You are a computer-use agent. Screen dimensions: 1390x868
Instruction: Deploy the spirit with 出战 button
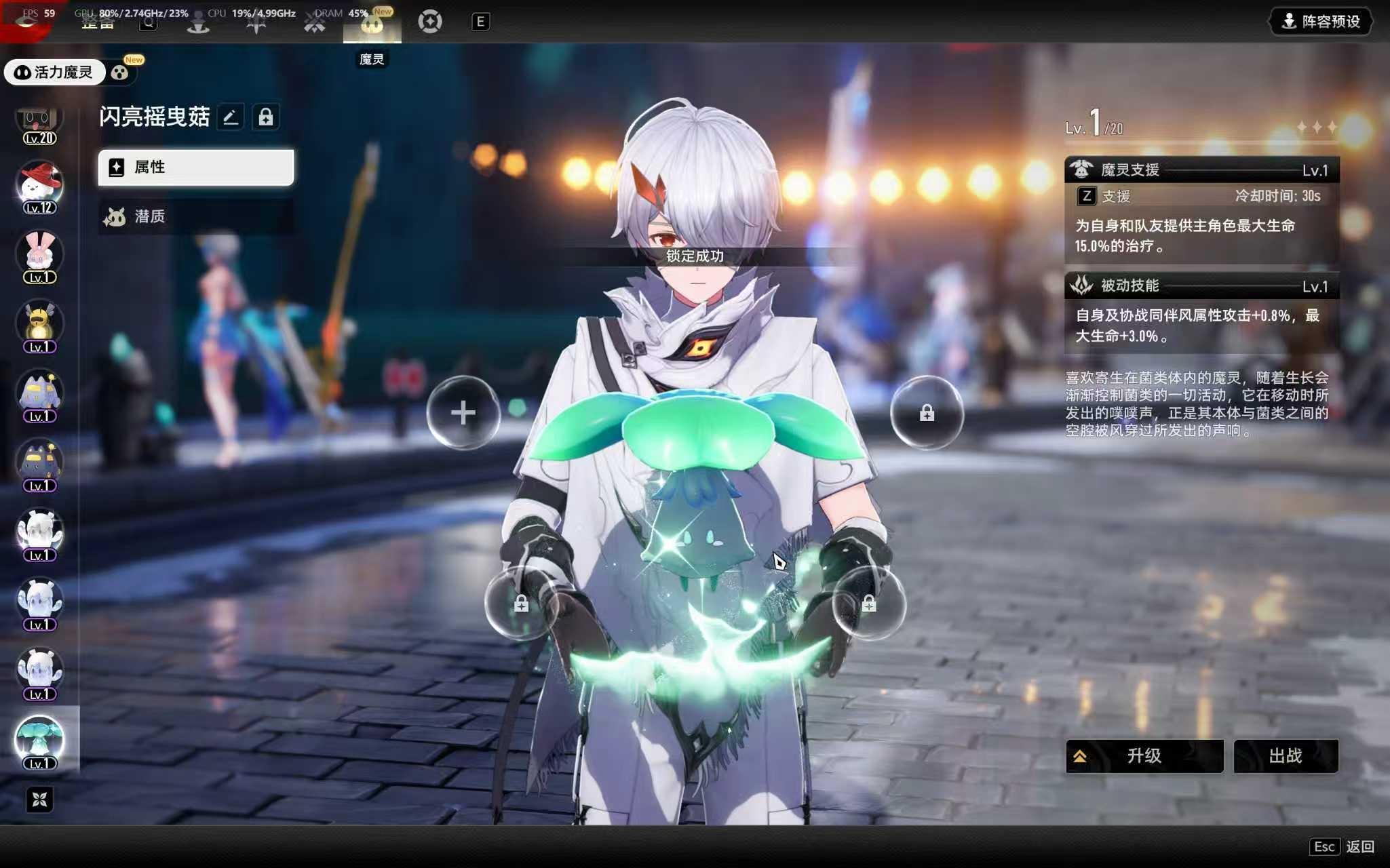pyautogui.click(x=1286, y=755)
